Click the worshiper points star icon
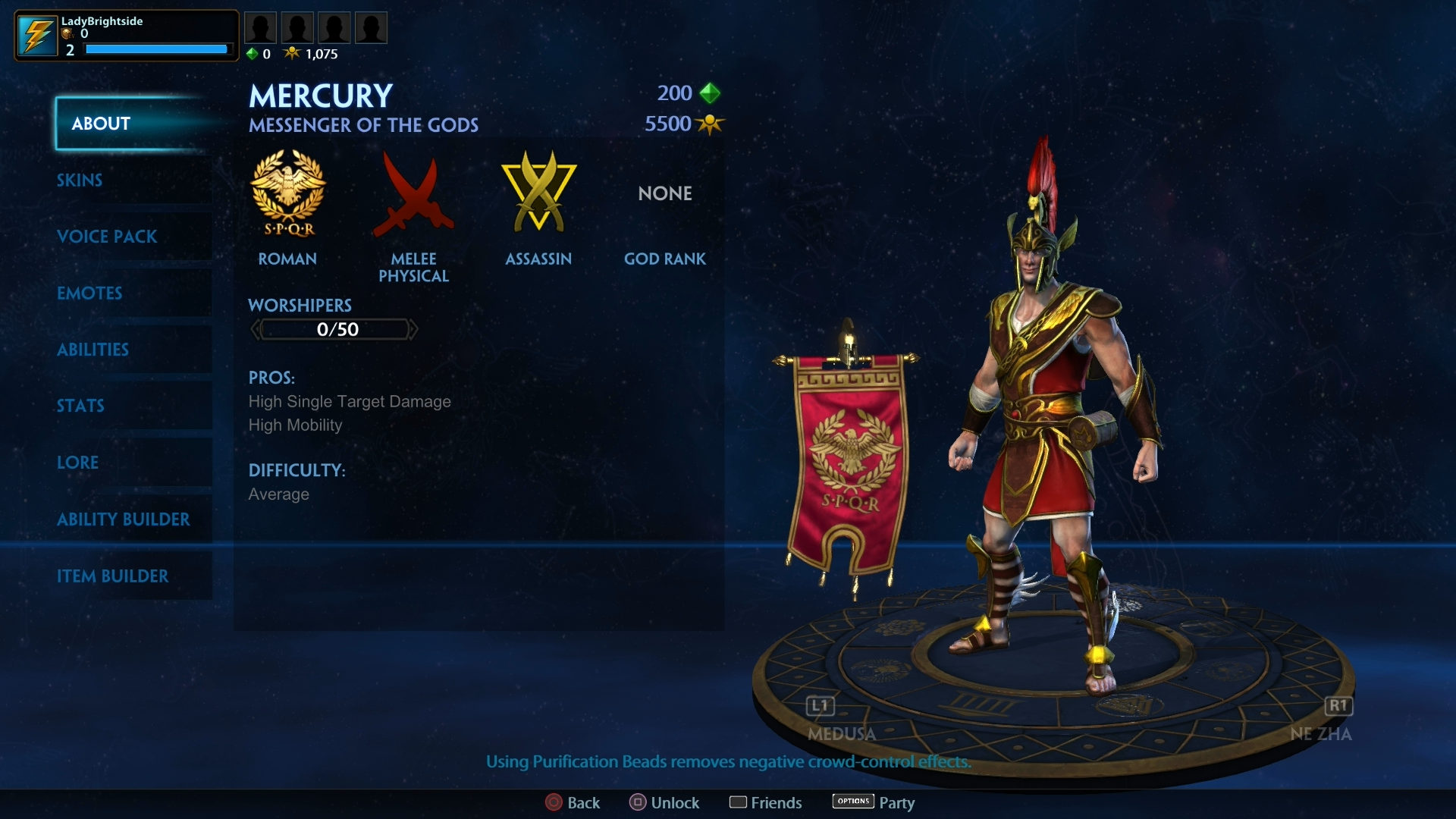 click(293, 53)
